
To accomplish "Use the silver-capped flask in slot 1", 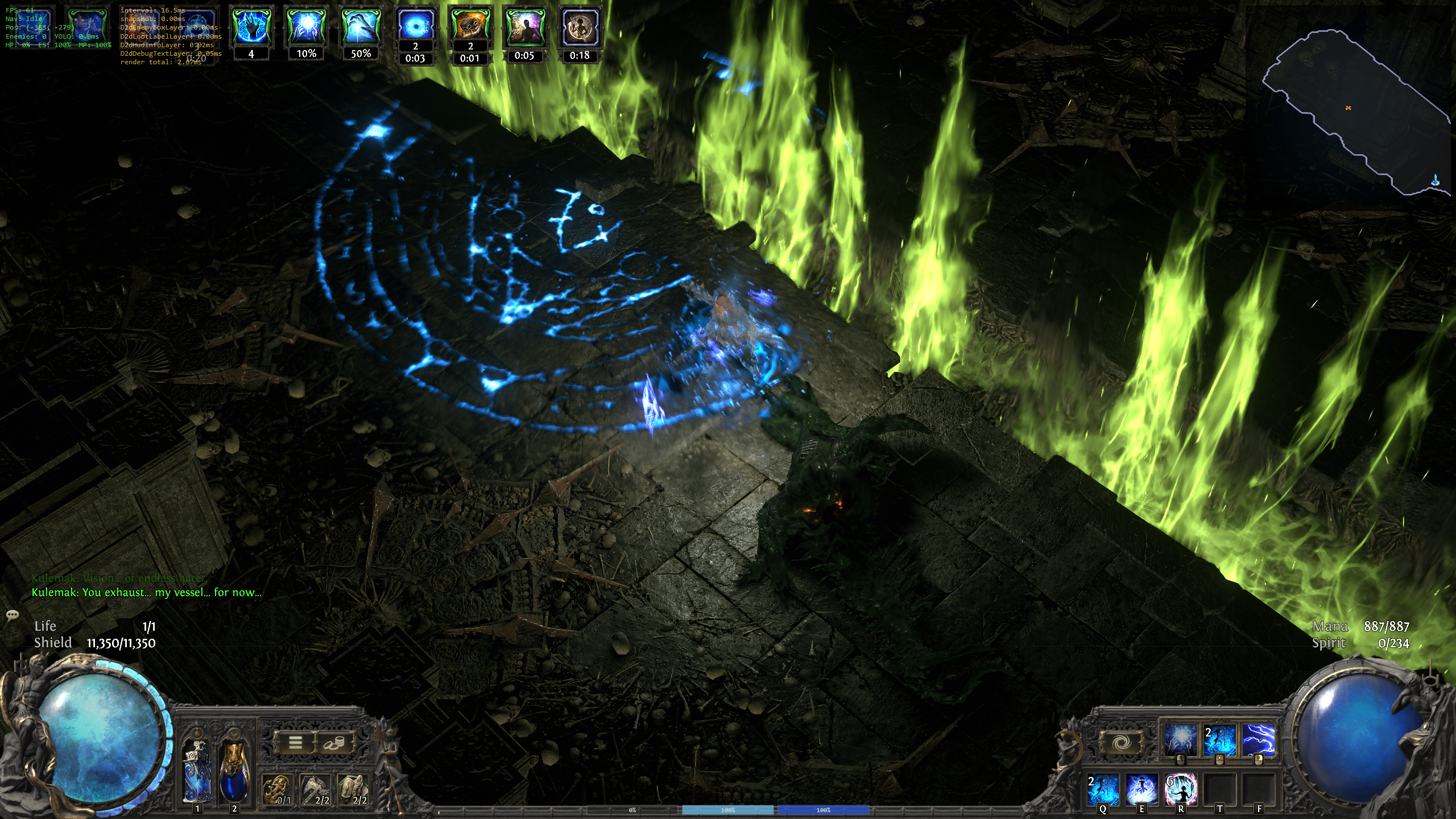I will (x=197, y=771).
